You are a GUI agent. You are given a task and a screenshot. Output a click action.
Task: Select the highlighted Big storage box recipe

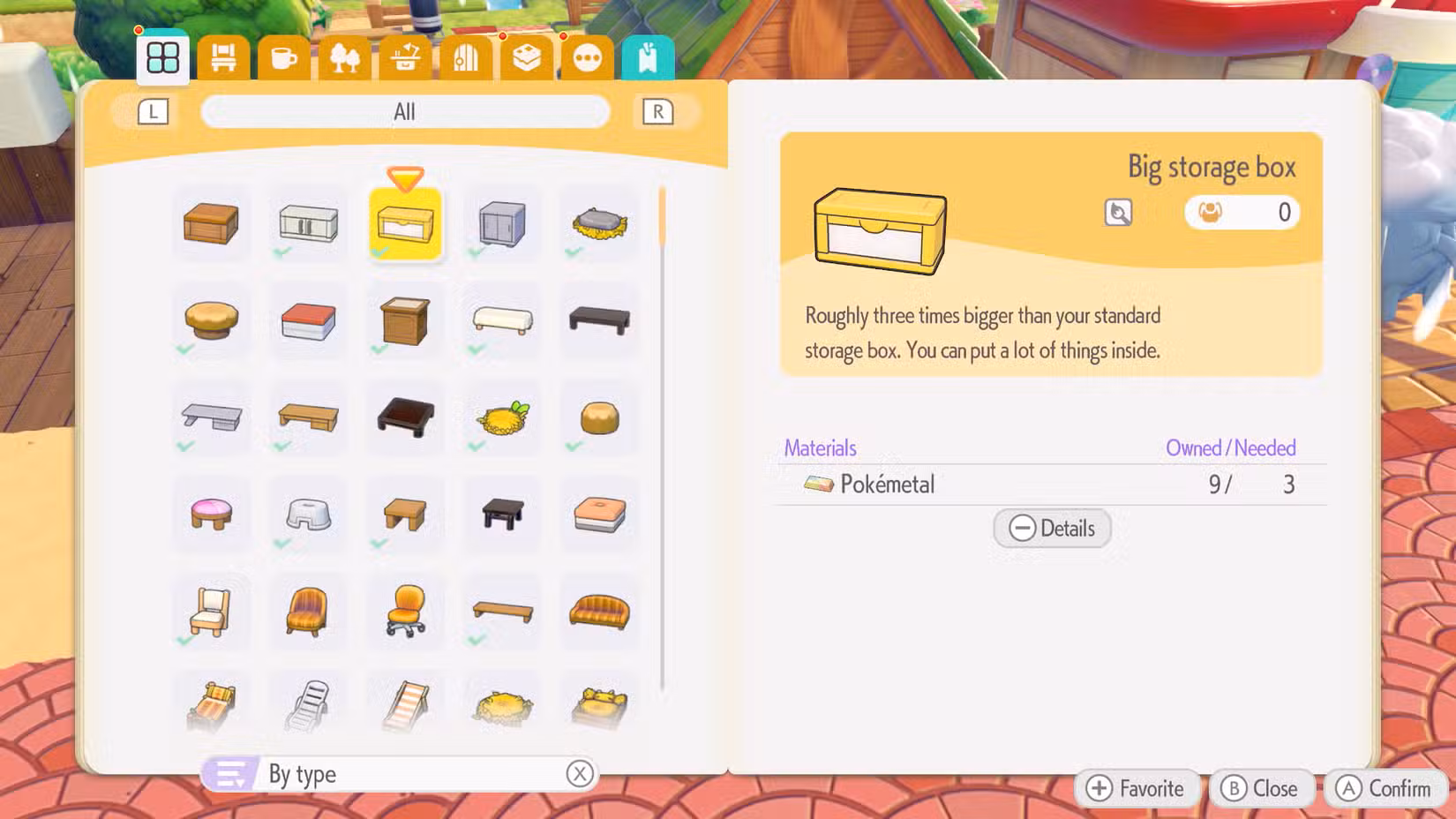(404, 225)
